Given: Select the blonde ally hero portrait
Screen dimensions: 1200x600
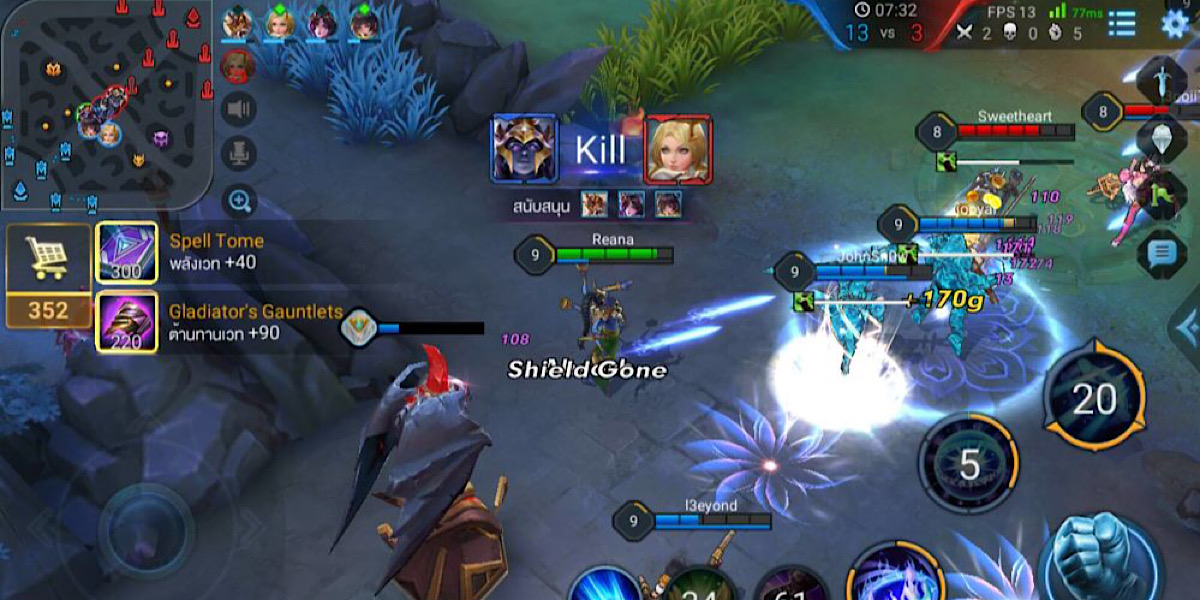Looking at the screenshot, I should (x=279, y=23).
